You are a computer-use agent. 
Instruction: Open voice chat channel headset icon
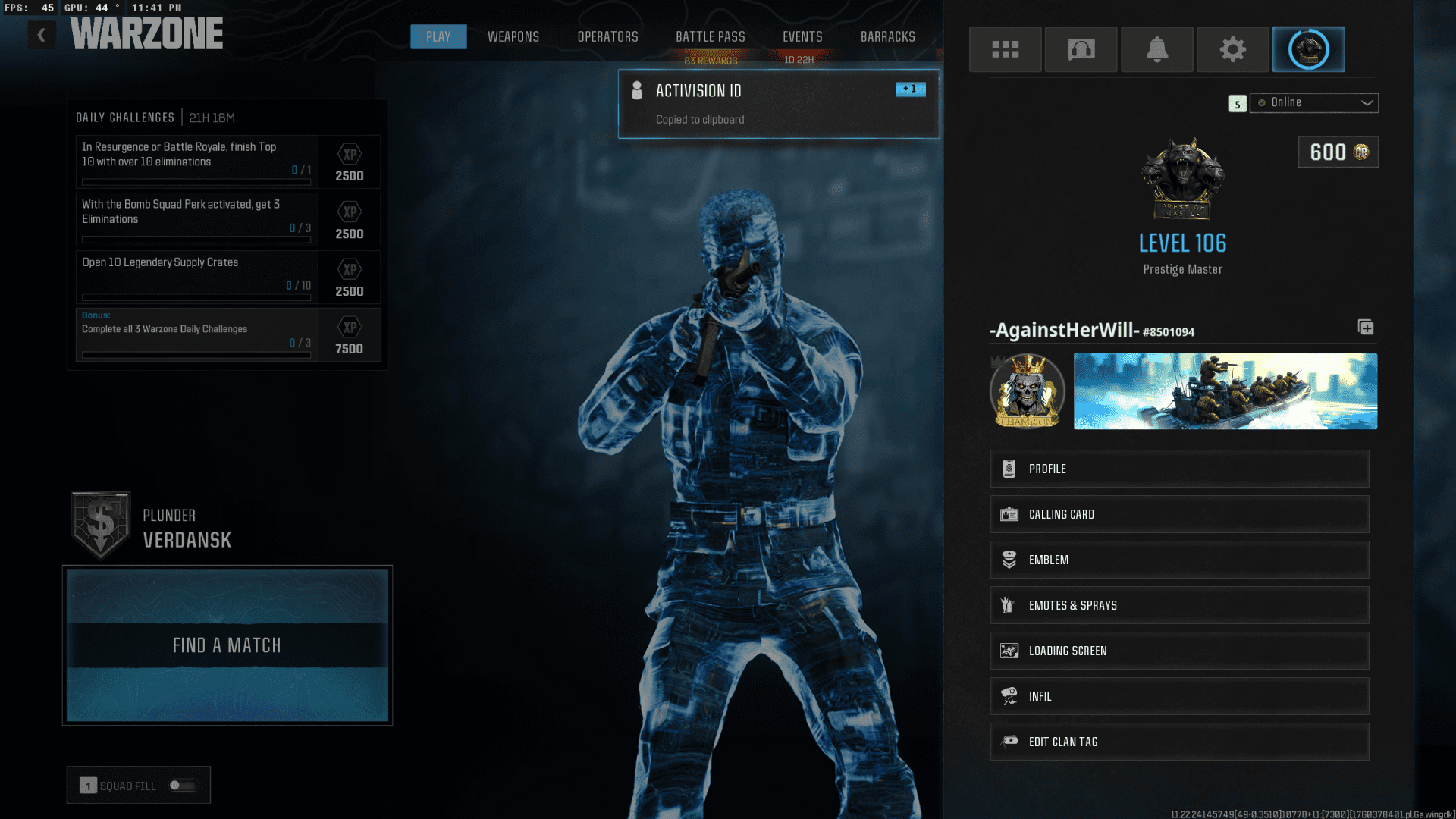click(x=1081, y=49)
